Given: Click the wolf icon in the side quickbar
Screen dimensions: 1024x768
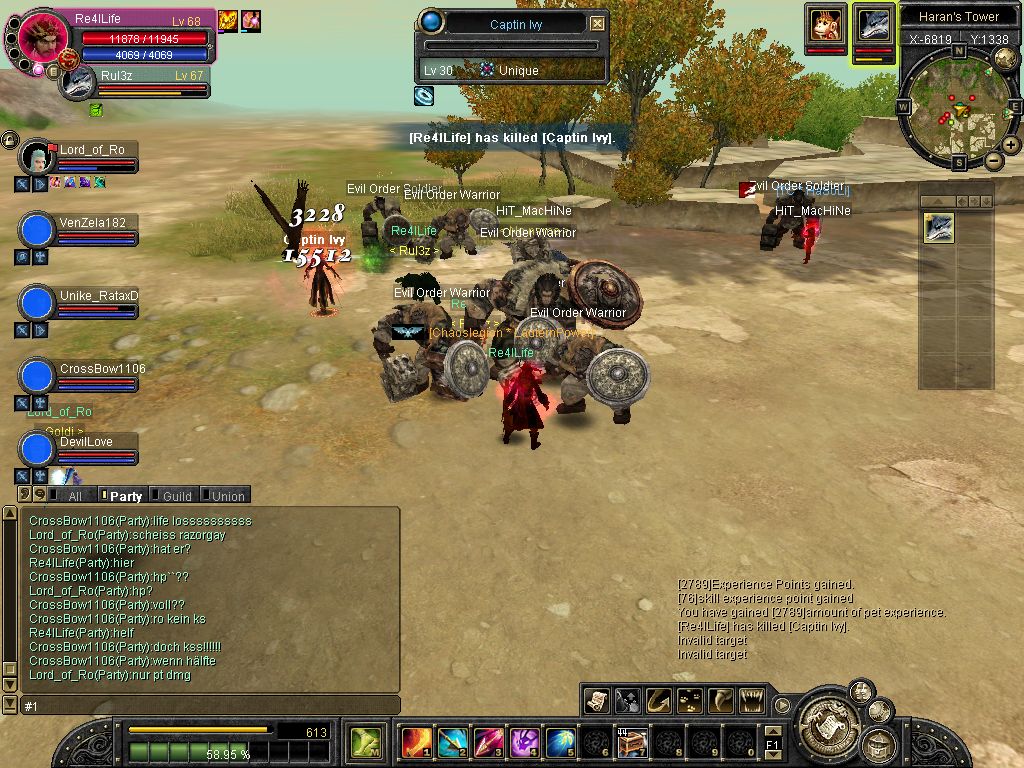Looking at the screenshot, I should 938,228.
